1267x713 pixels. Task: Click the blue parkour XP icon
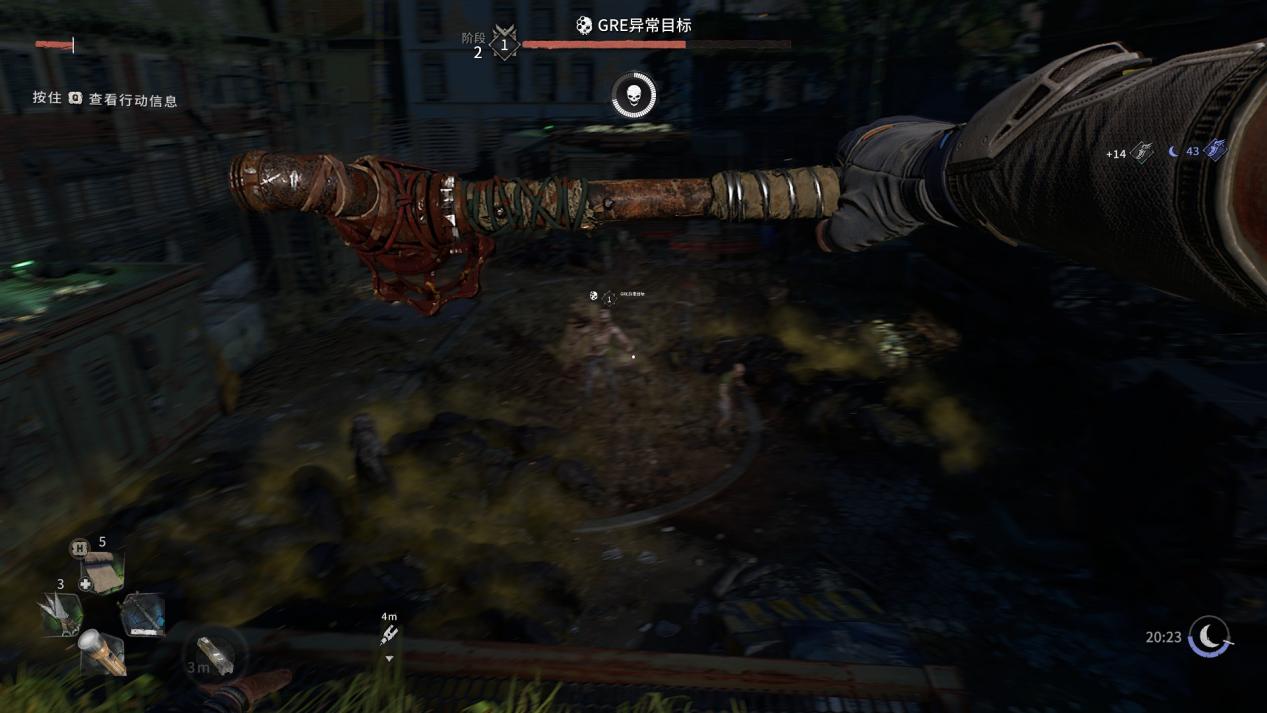(1215, 150)
